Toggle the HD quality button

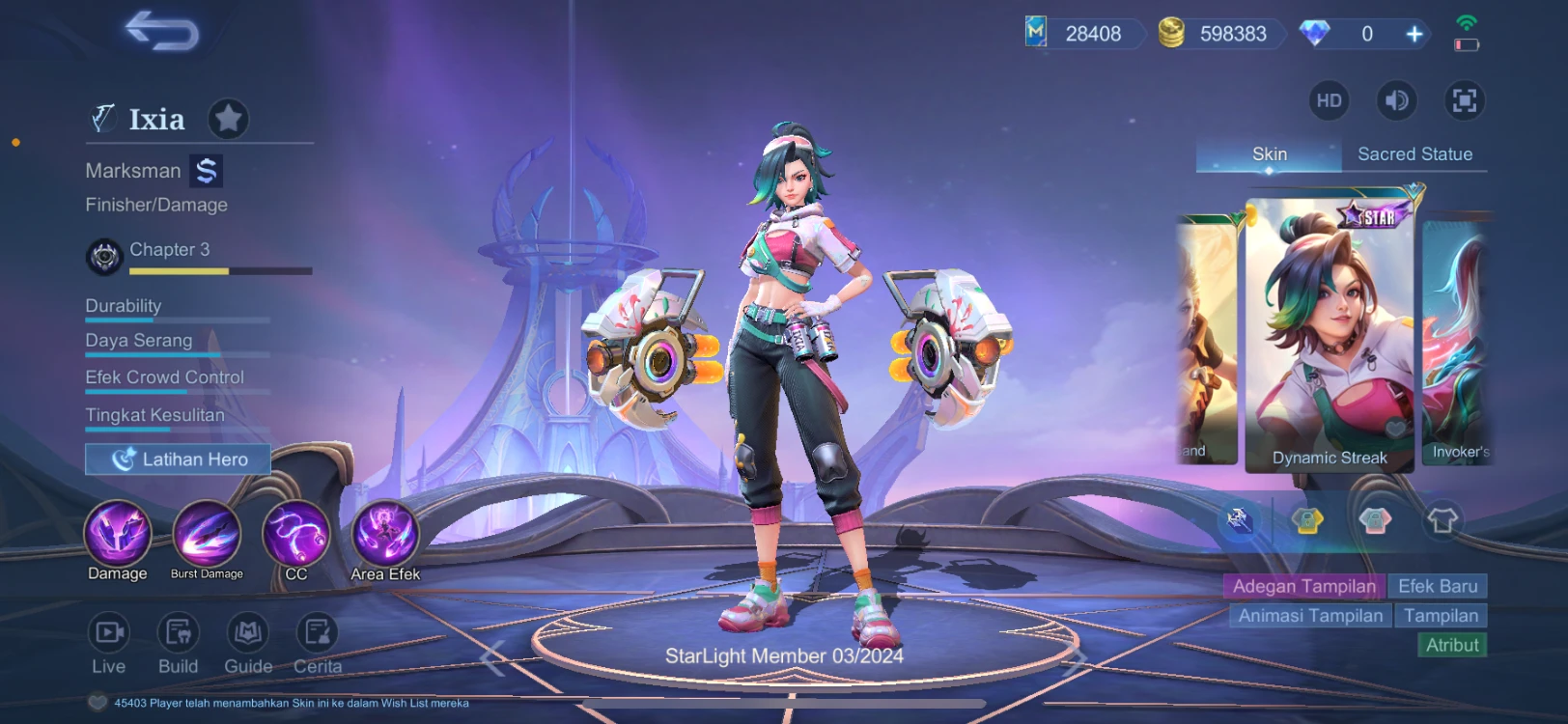coord(1329,100)
